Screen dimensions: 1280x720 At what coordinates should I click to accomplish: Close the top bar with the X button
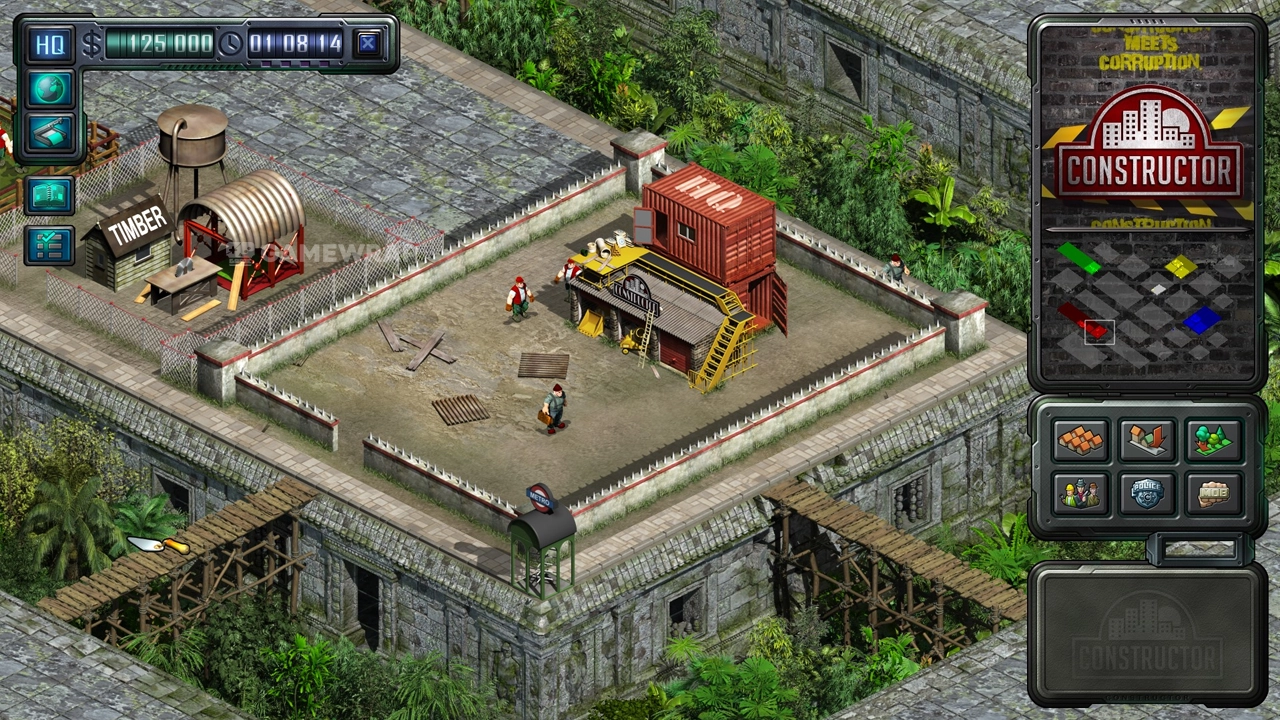point(368,43)
